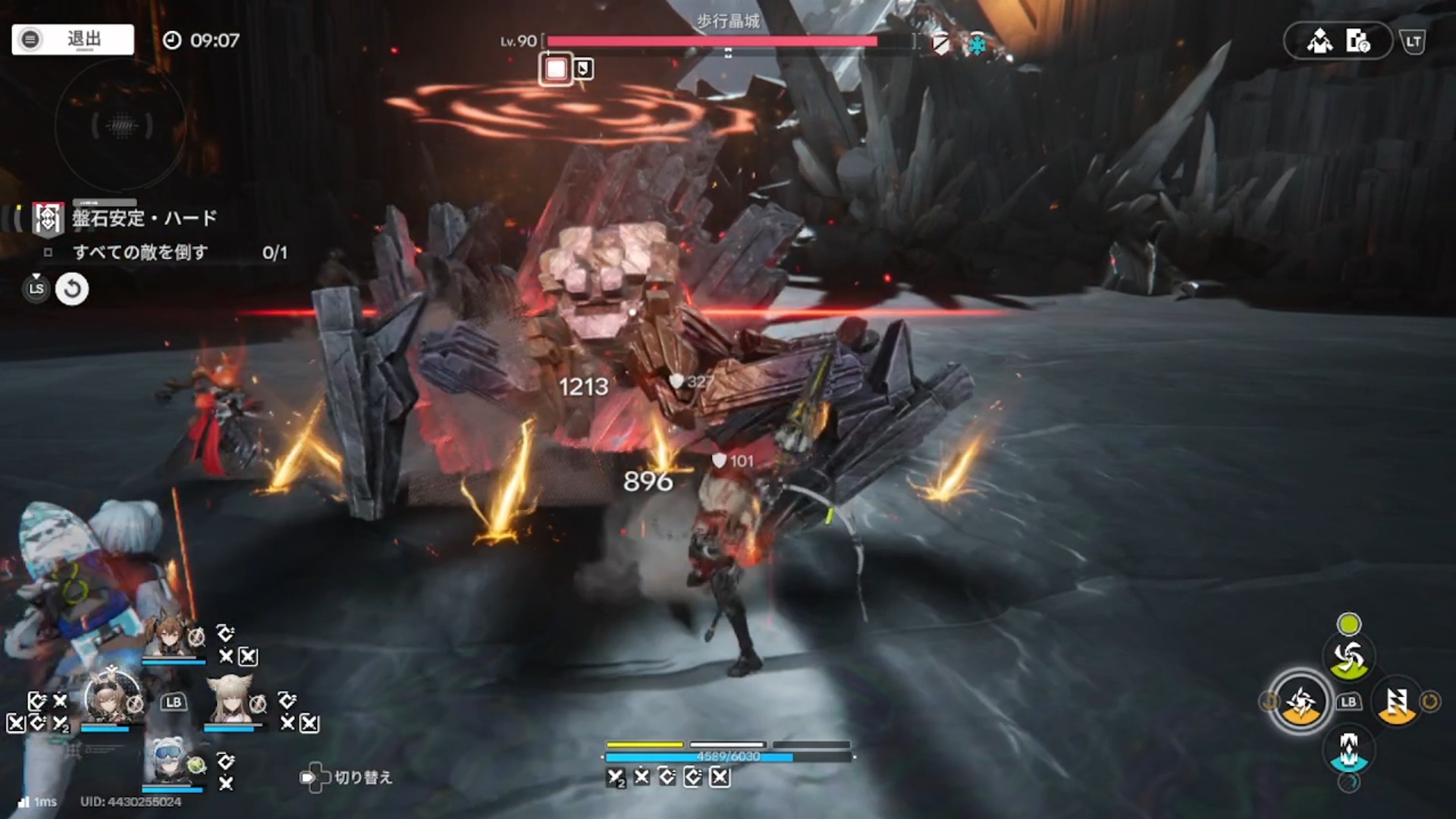
Task: Activate the teal crystal skill
Action: pyautogui.click(x=1348, y=749)
